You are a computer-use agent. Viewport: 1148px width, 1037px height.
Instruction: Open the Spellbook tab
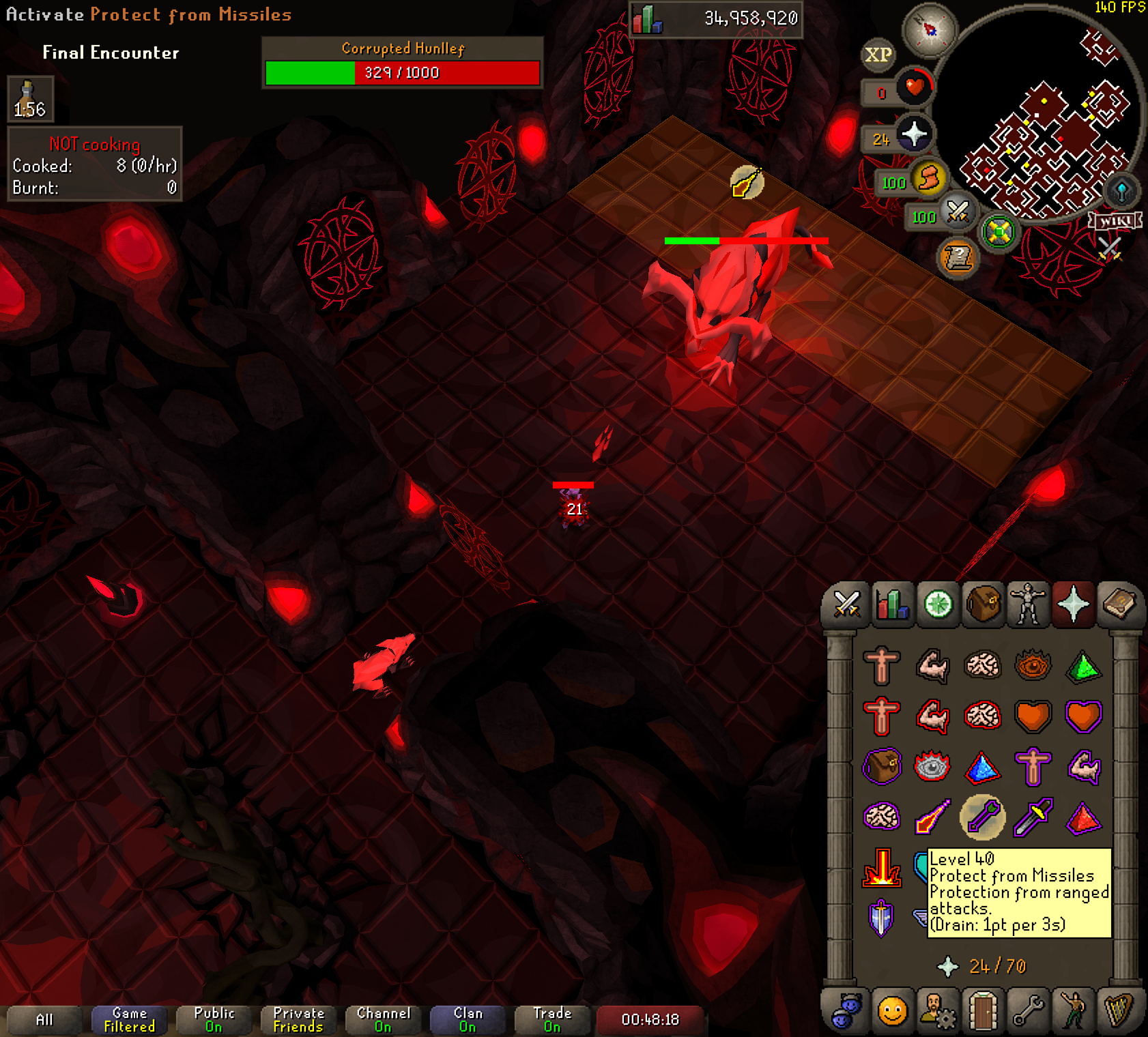pos(1119,604)
